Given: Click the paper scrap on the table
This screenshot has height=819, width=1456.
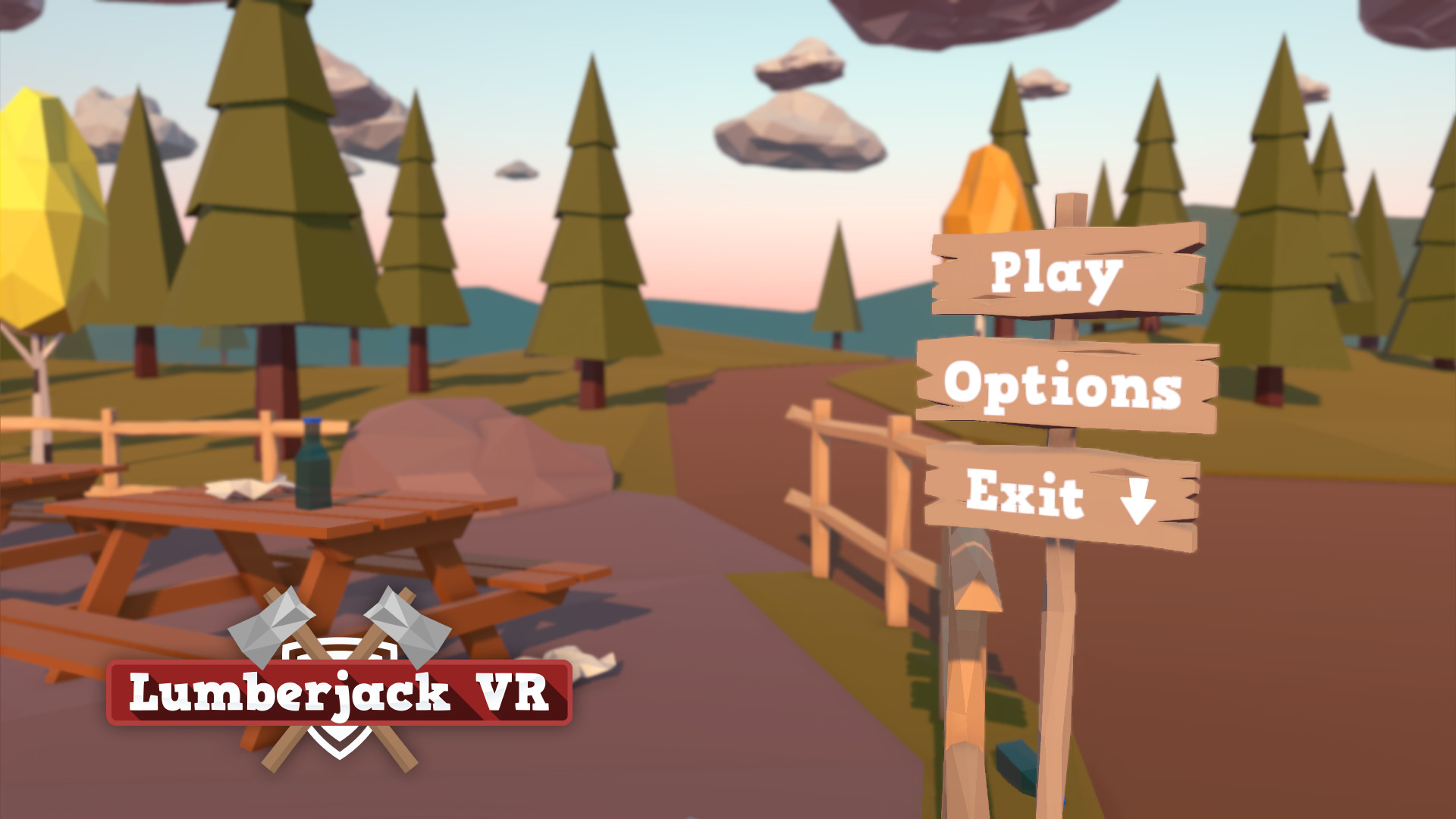Looking at the screenshot, I should pyautogui.click(x=243, y=485).
